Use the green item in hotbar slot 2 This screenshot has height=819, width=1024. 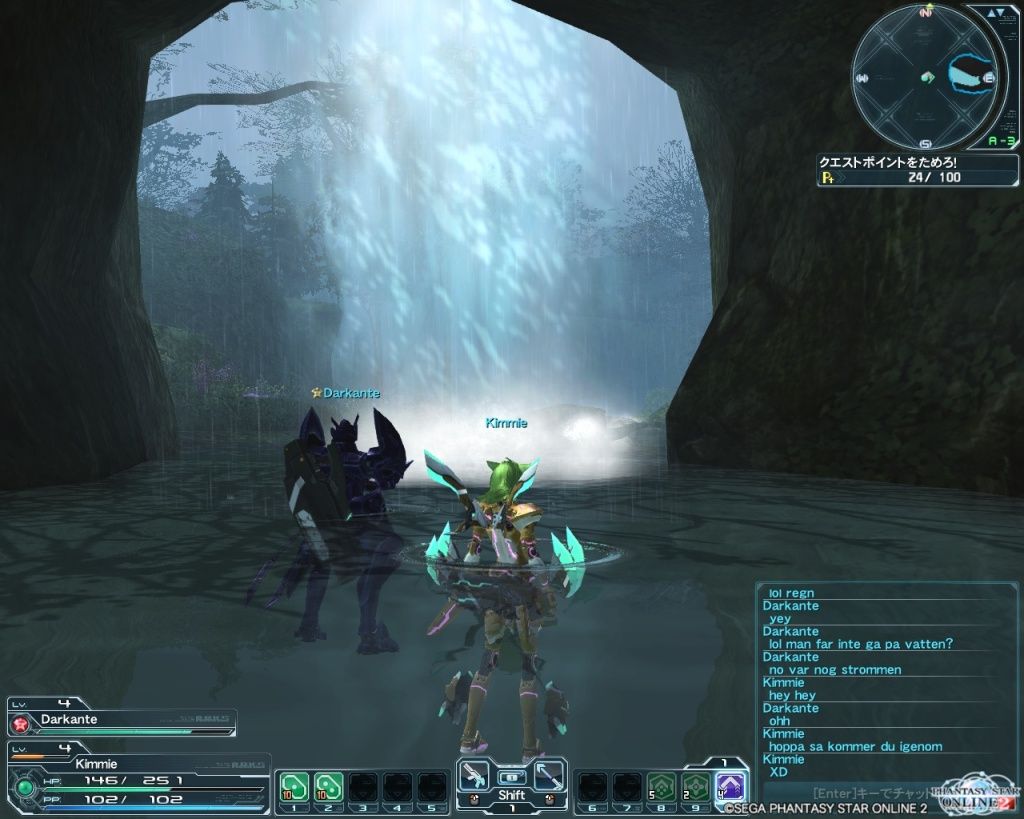pos(327,786)
